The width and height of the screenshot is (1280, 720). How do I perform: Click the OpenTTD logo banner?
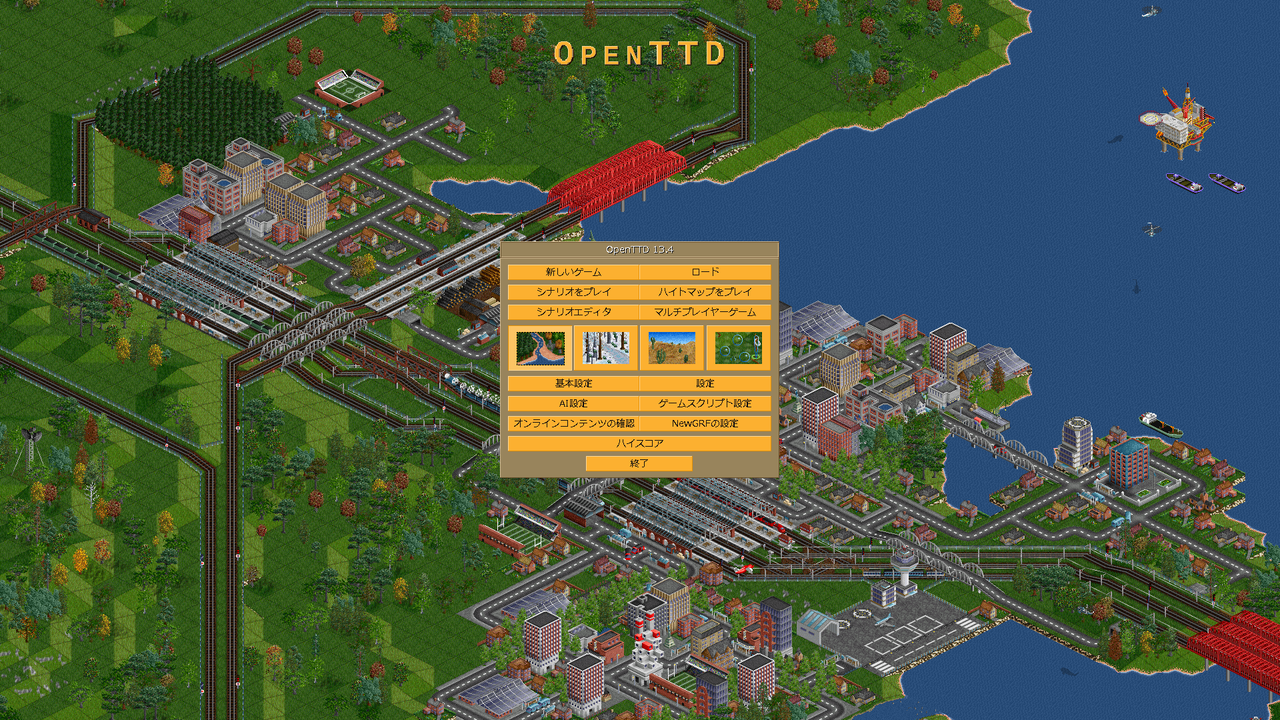pyautogui.click(x=640, y=55)
